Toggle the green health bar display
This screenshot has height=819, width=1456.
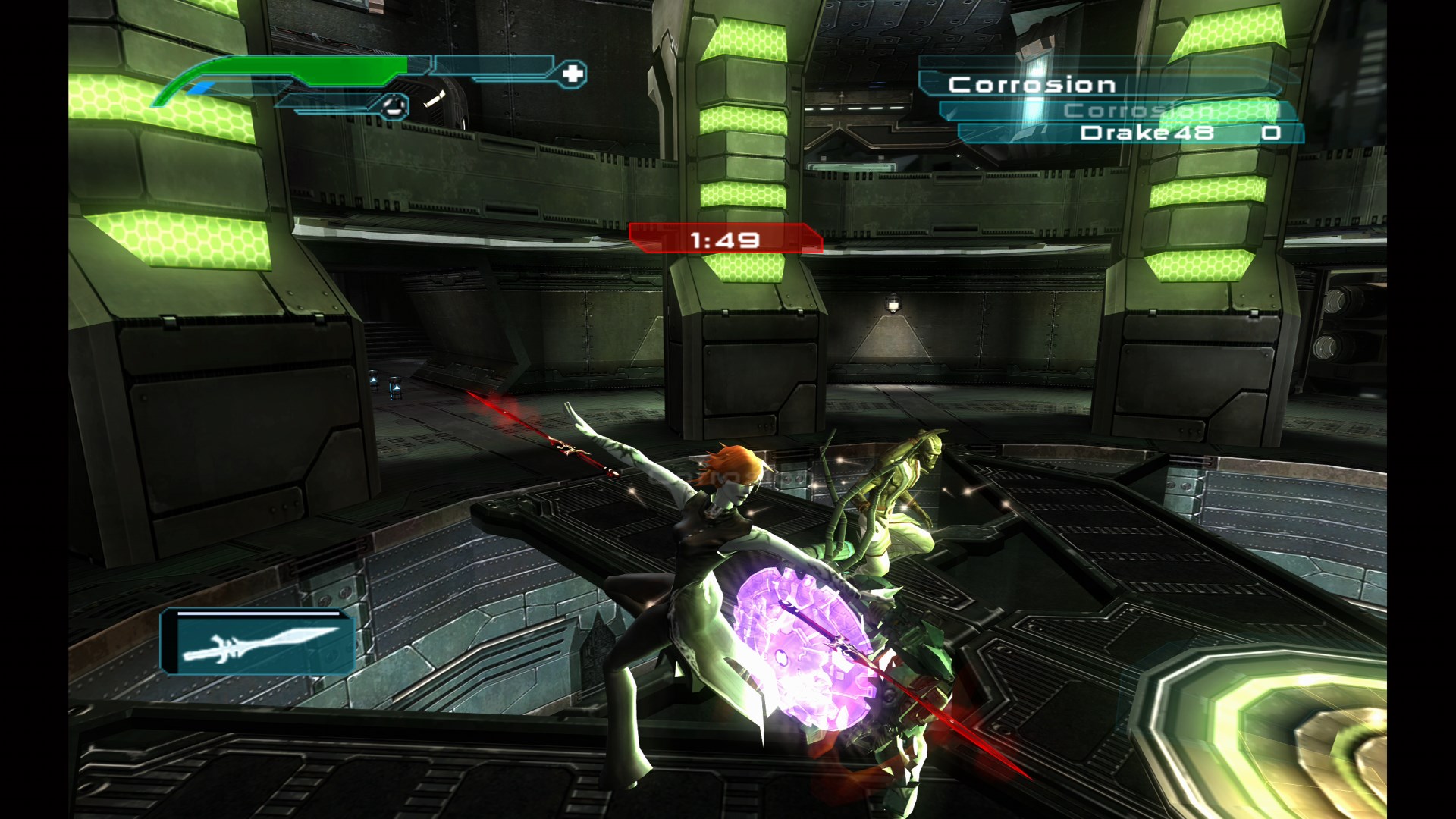pos(303,68)
